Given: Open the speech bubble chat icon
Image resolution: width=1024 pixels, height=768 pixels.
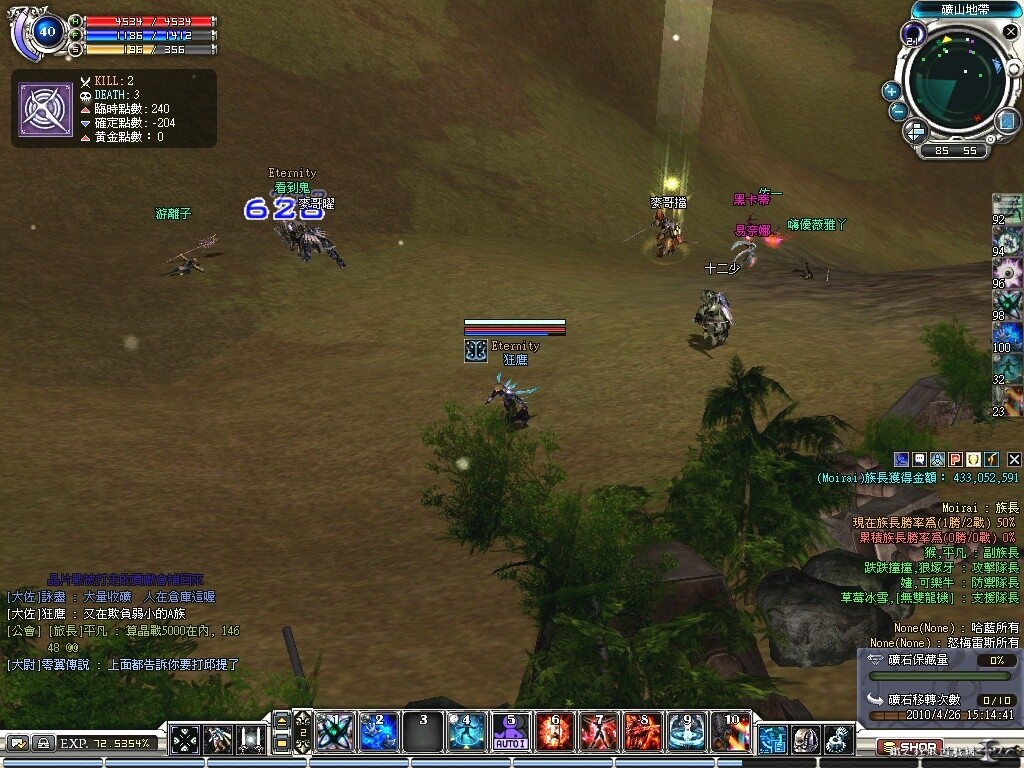Looking at the screenshot, I should [919, 459].
